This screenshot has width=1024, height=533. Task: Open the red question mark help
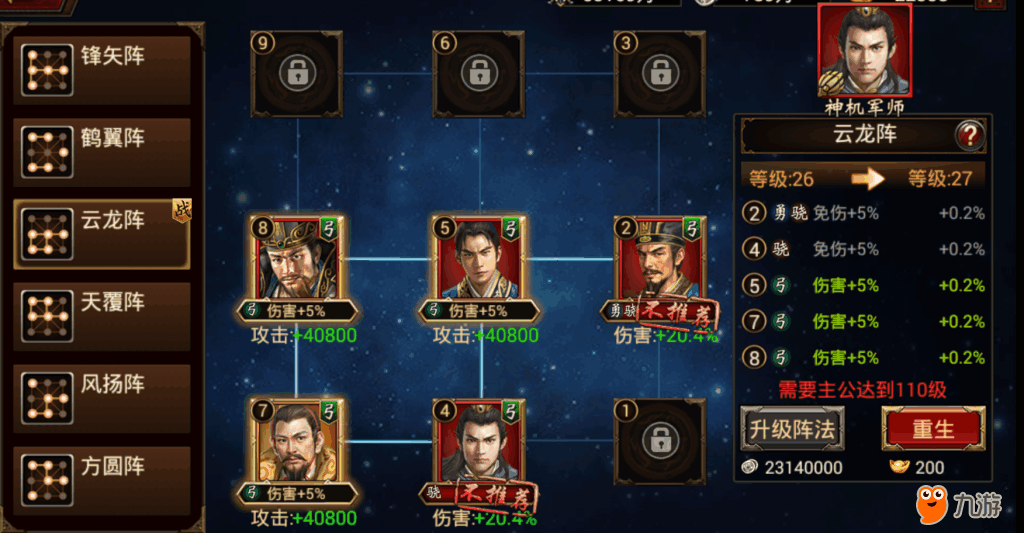(x=968, y=134)
